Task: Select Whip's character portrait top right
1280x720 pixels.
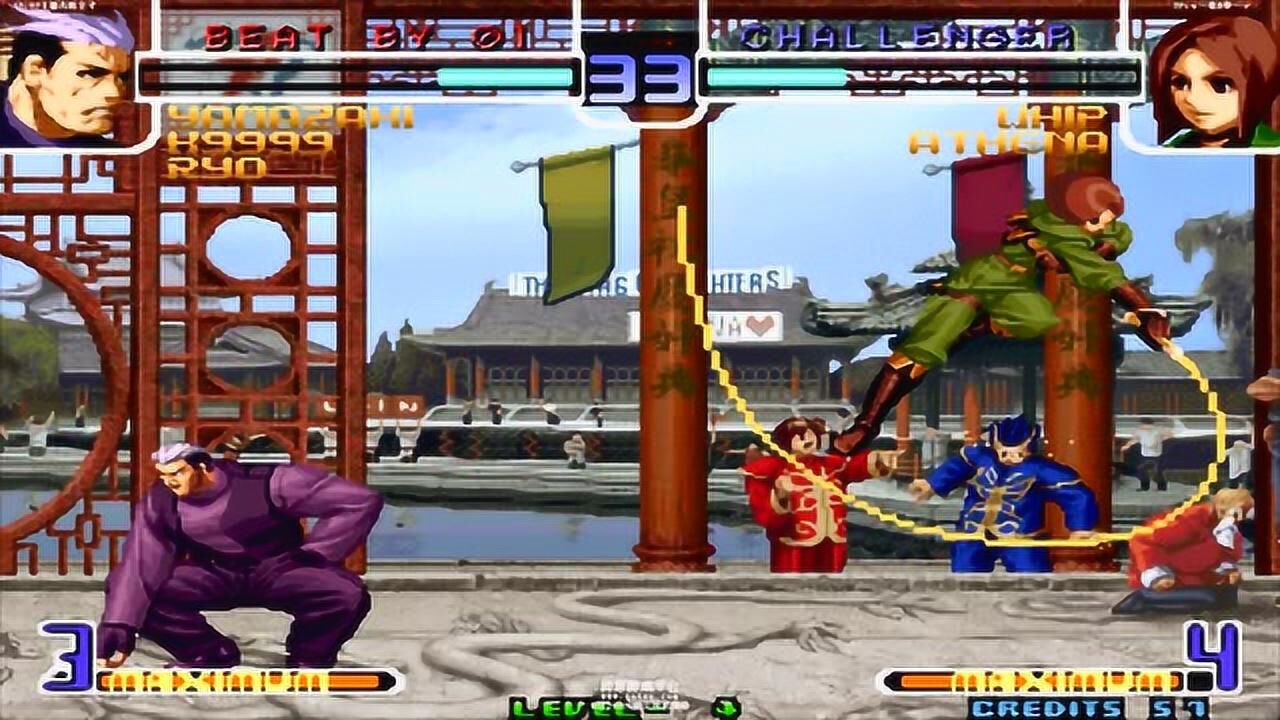Action: [x=1216, y=77]
